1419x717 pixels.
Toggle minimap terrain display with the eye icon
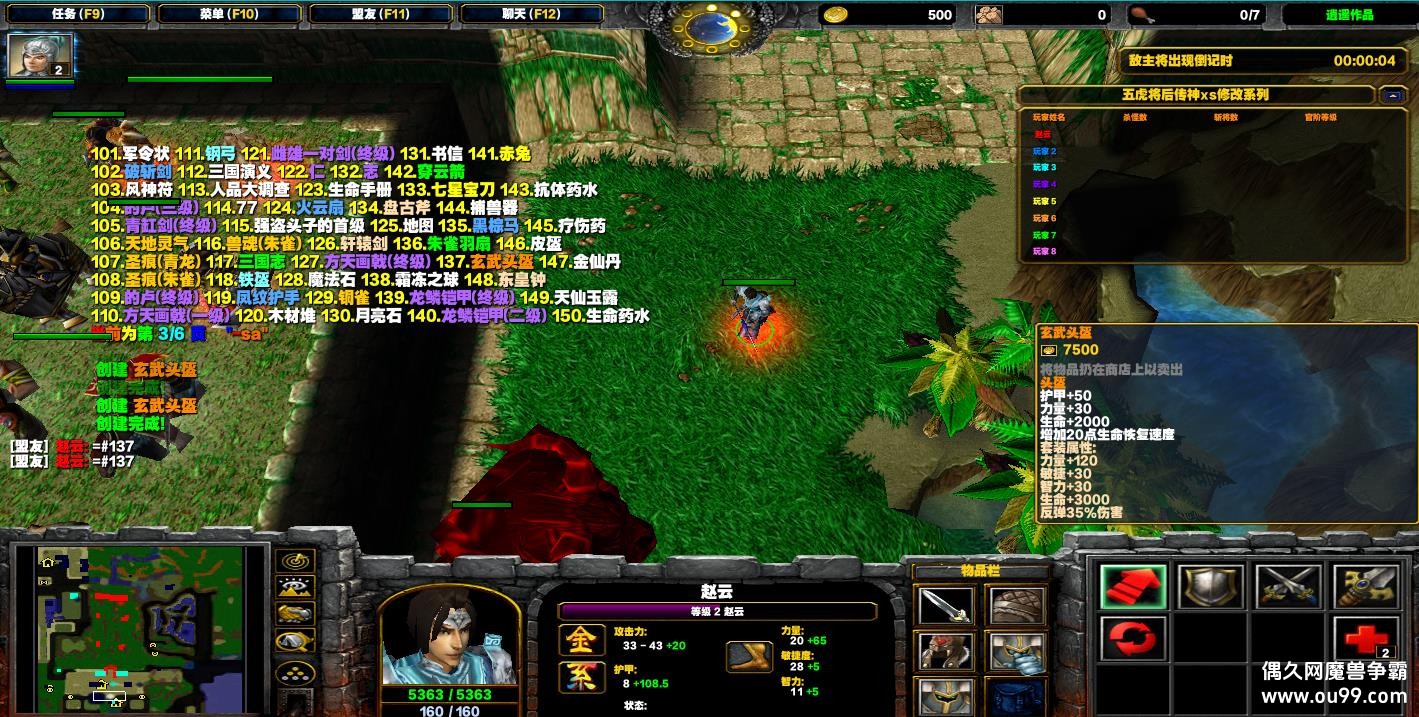click(x=297, y=588)
